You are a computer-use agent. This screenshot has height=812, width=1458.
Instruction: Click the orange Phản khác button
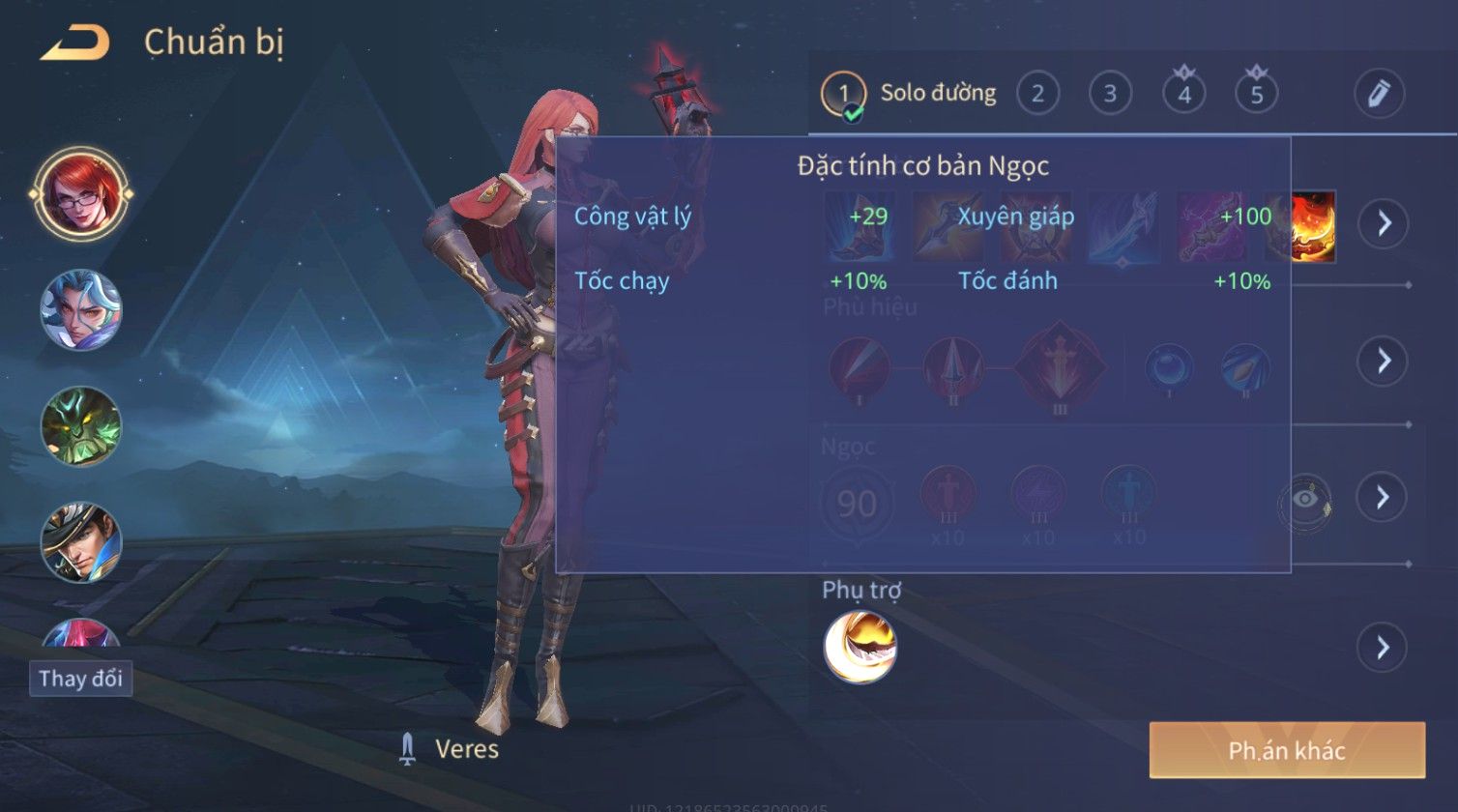click(x=1287, y=750)
